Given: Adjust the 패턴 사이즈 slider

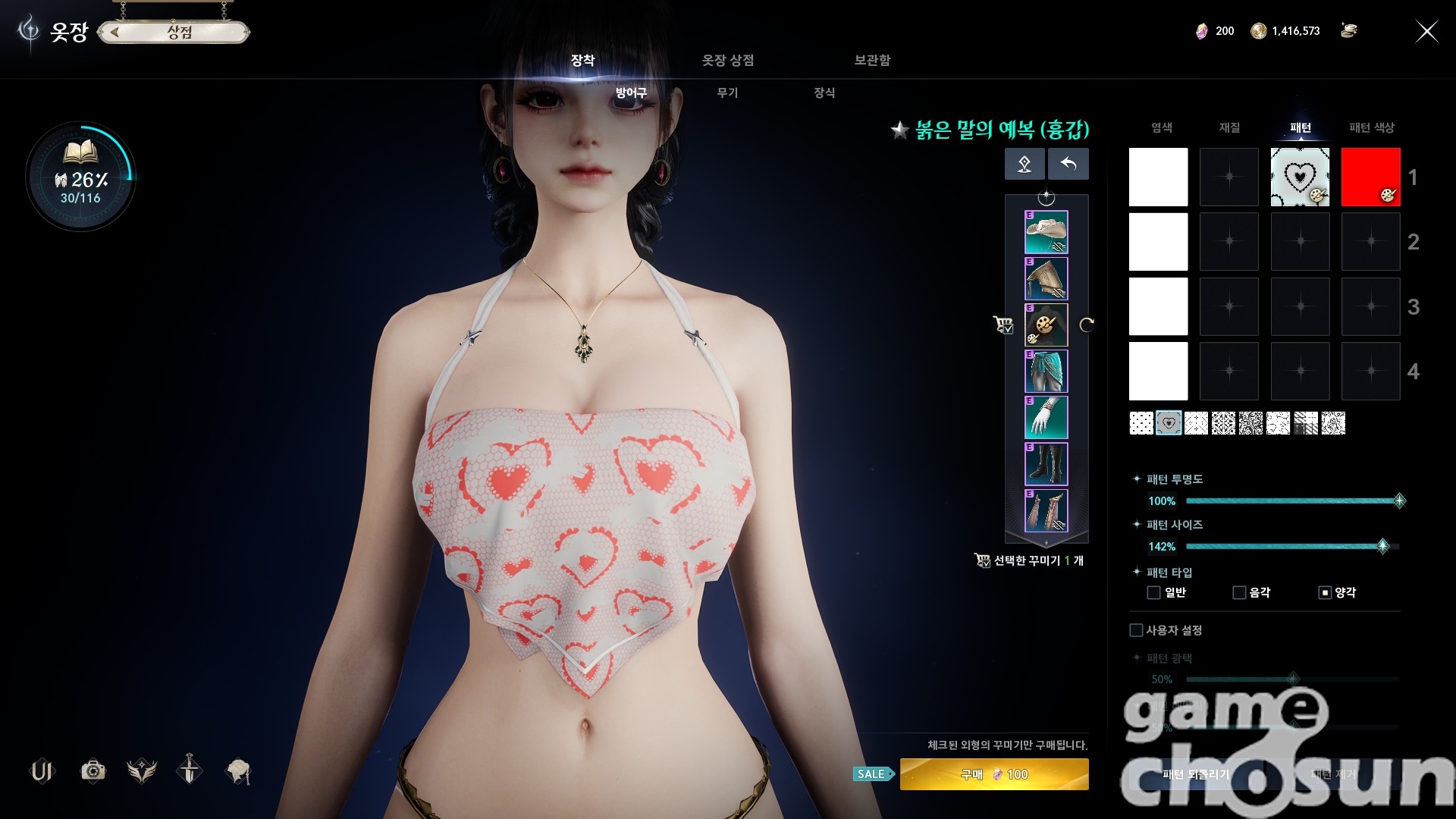Looking at the screenshot, I should [x=1382, y=546].
